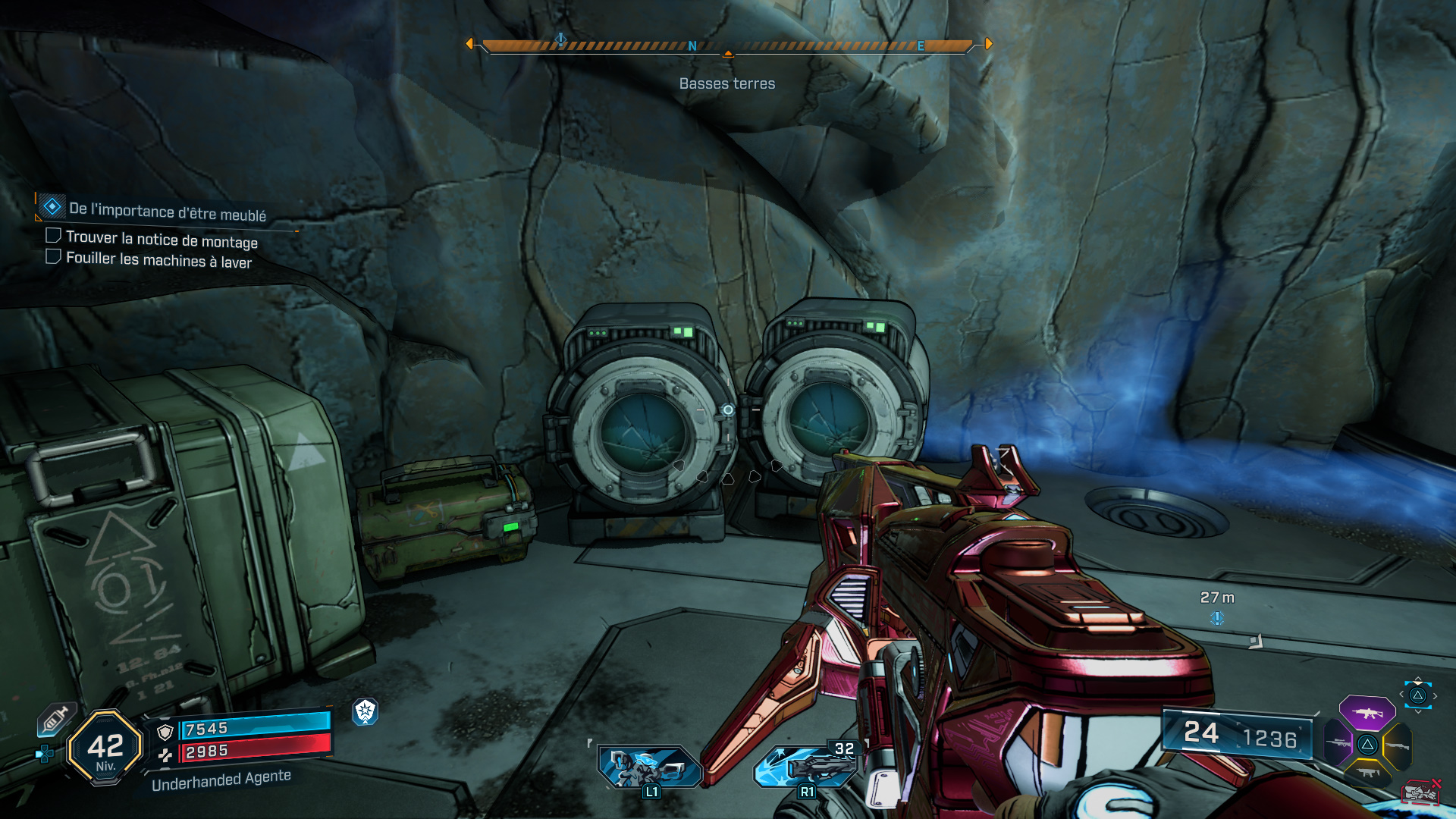Screen dimensions: 1456x819
Task: Activate the R1 heavy weapon ordnance icon
Action: (x=806, y=766)
